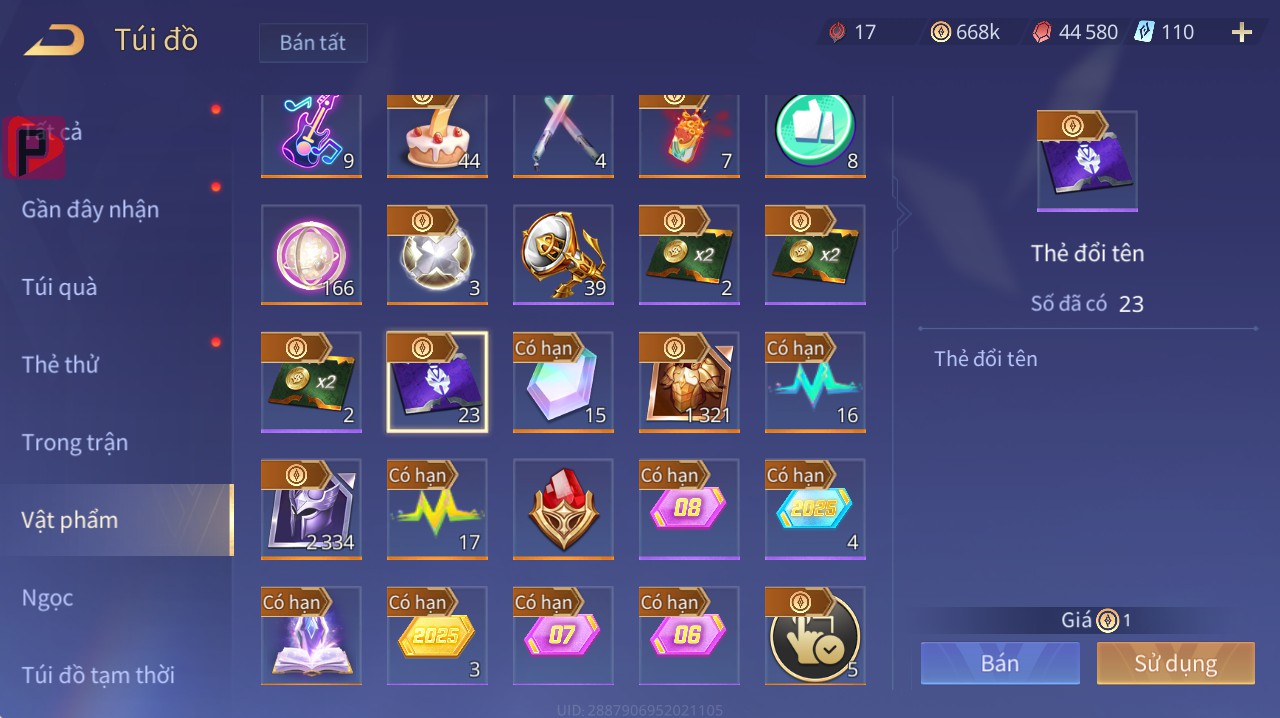Open the Ngọc category tab
The image size is (1280, 718).
[48, 598]
